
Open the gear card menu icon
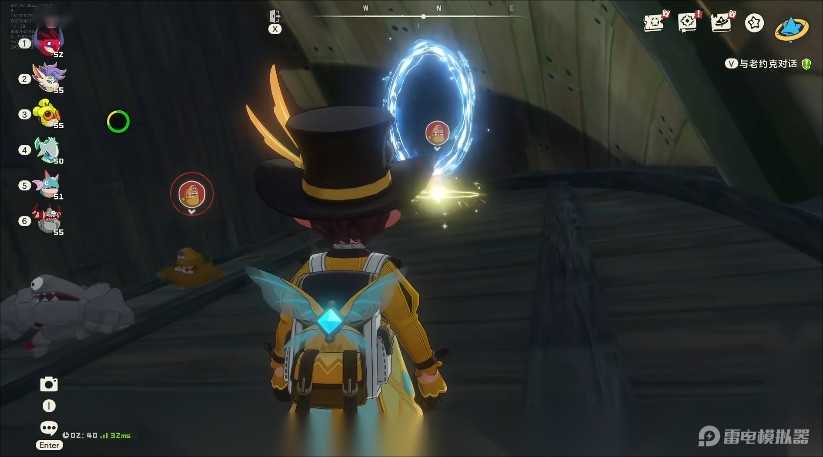tap(687, 21)
